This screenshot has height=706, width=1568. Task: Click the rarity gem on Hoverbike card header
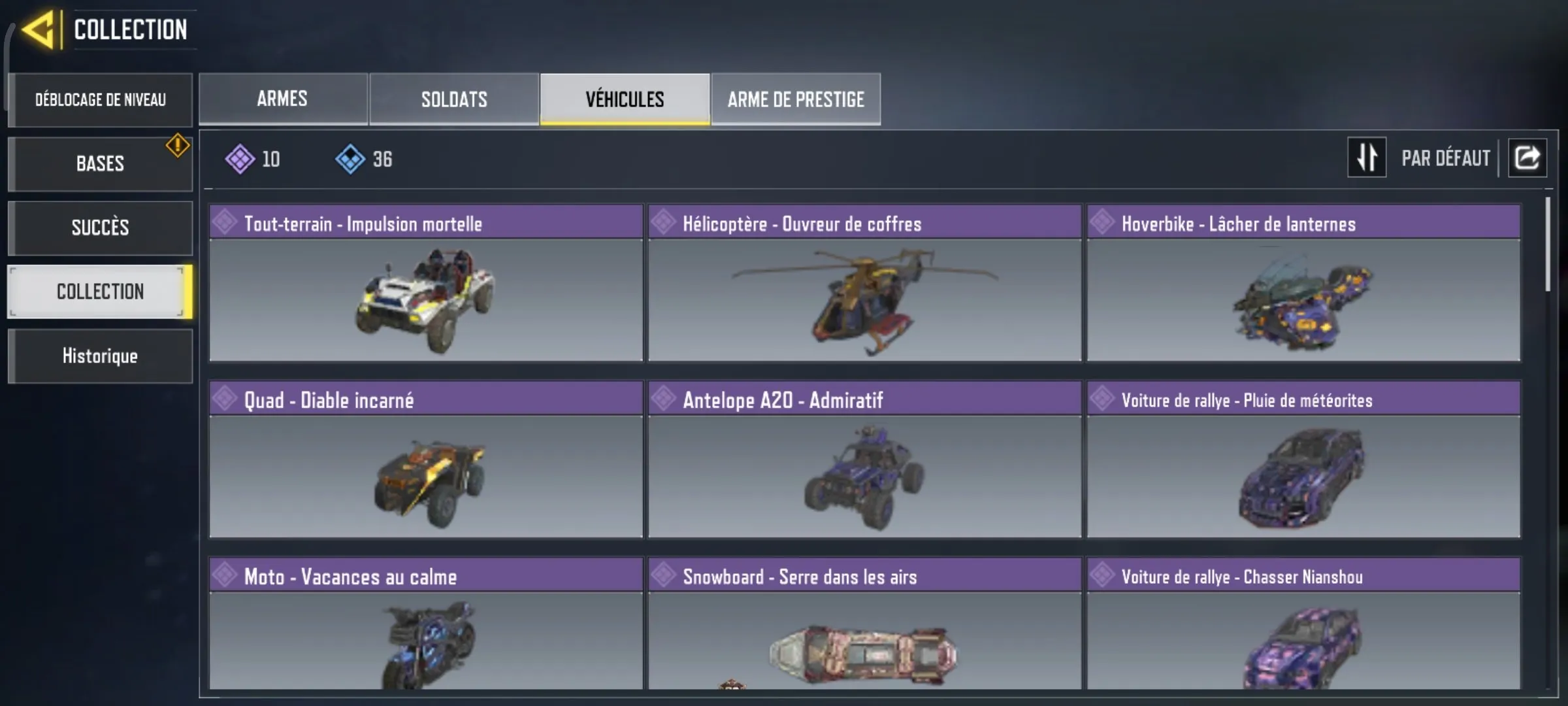coord(1103,223)
